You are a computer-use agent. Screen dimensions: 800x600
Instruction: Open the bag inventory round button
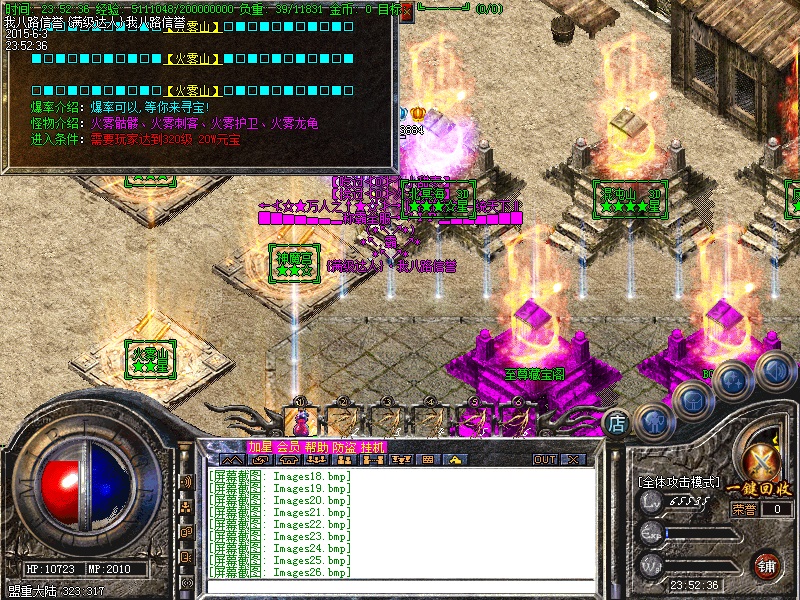pyautogui.click(x=692, y=398)
